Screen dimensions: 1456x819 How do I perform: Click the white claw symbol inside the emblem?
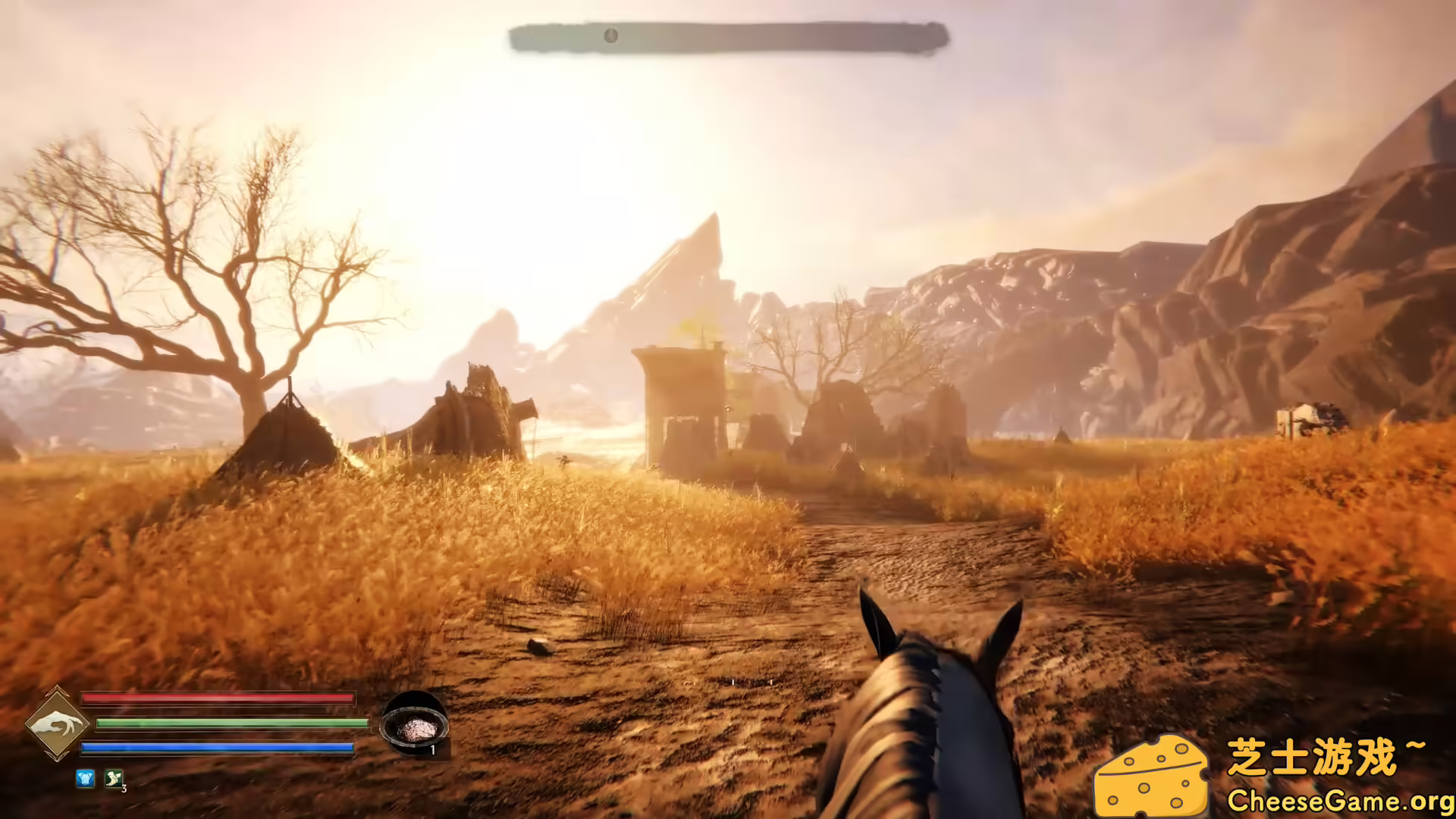click(x=60, y=723)
